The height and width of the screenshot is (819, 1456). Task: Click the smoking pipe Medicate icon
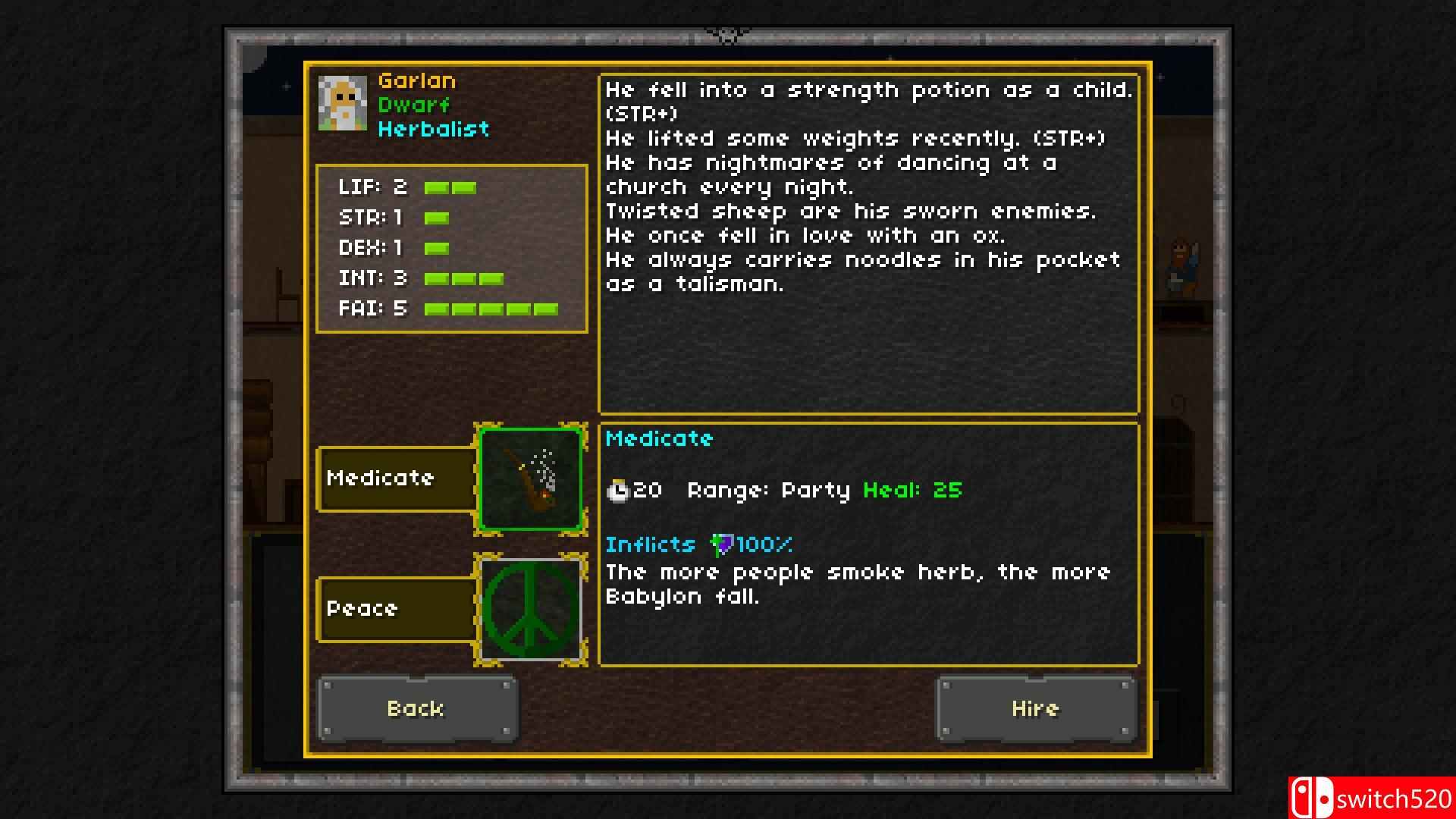[x=531, y=479]
